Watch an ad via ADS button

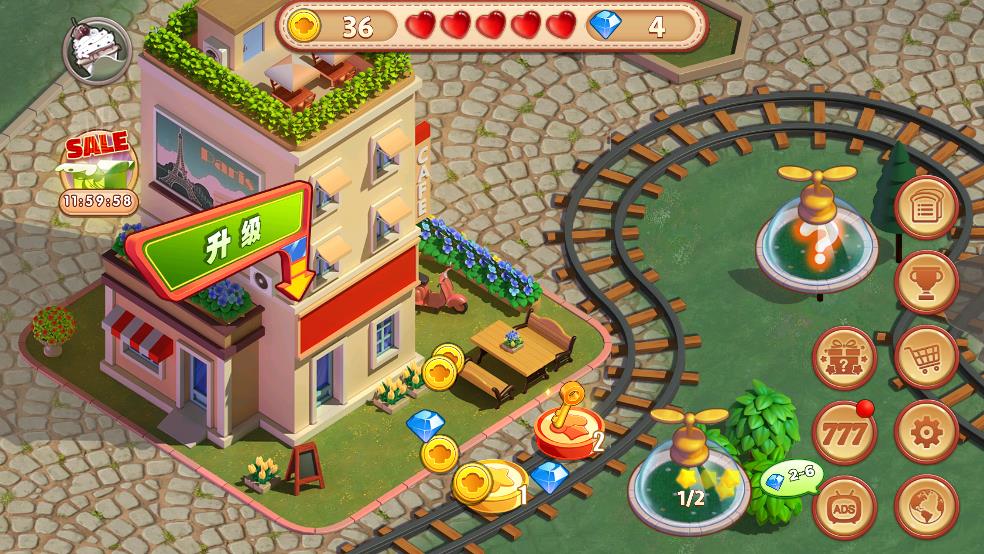click(x=845, y=507)
